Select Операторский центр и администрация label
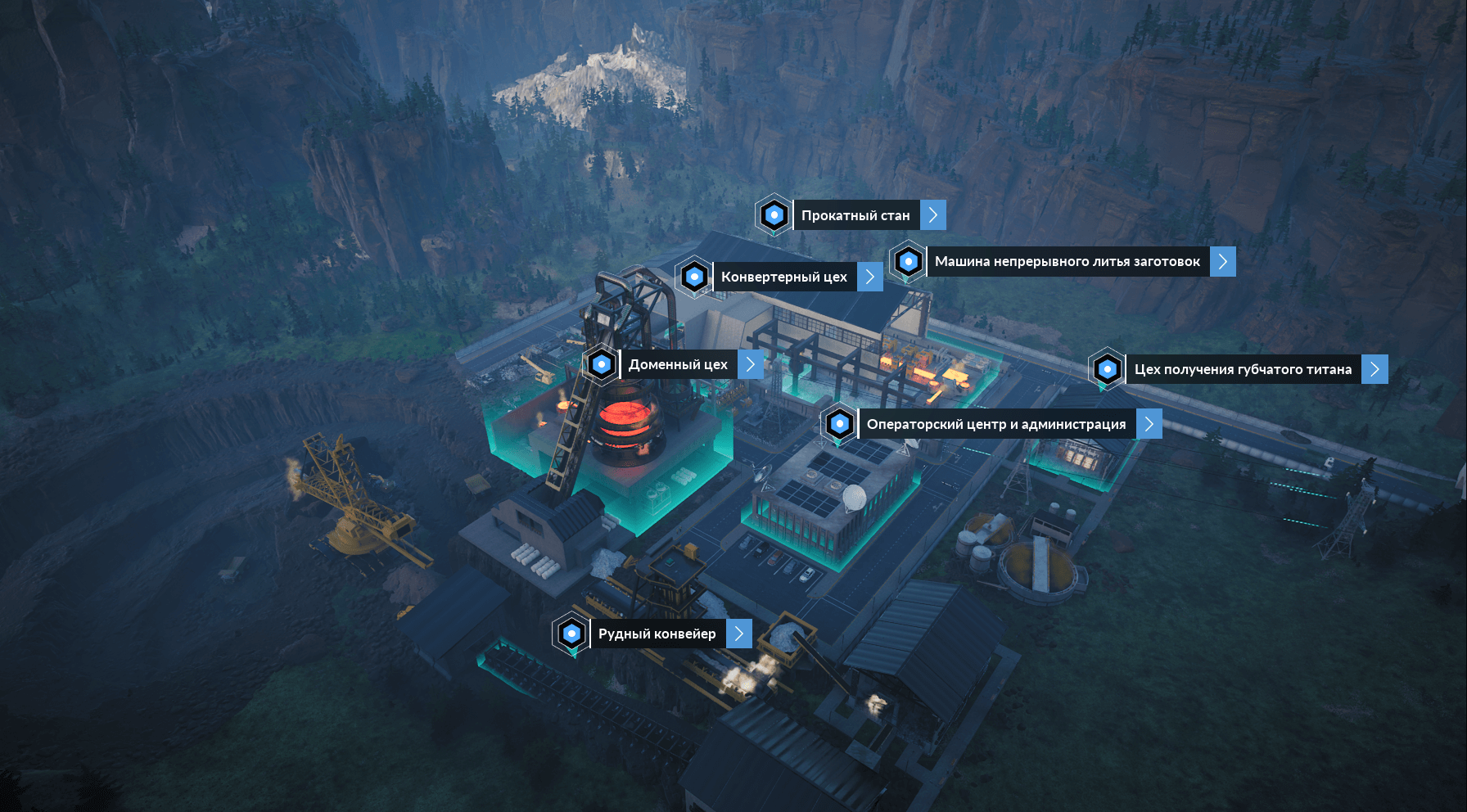 995,424
